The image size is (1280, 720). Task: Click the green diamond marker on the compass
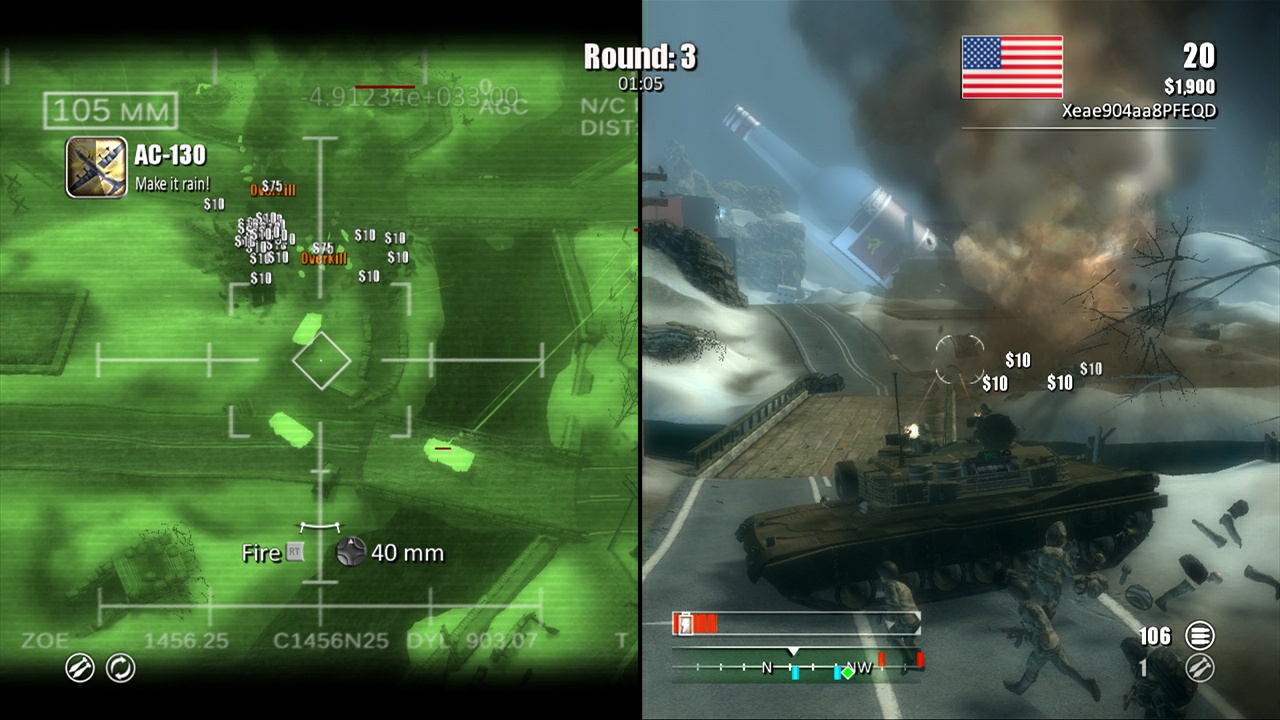click(848, 672)
